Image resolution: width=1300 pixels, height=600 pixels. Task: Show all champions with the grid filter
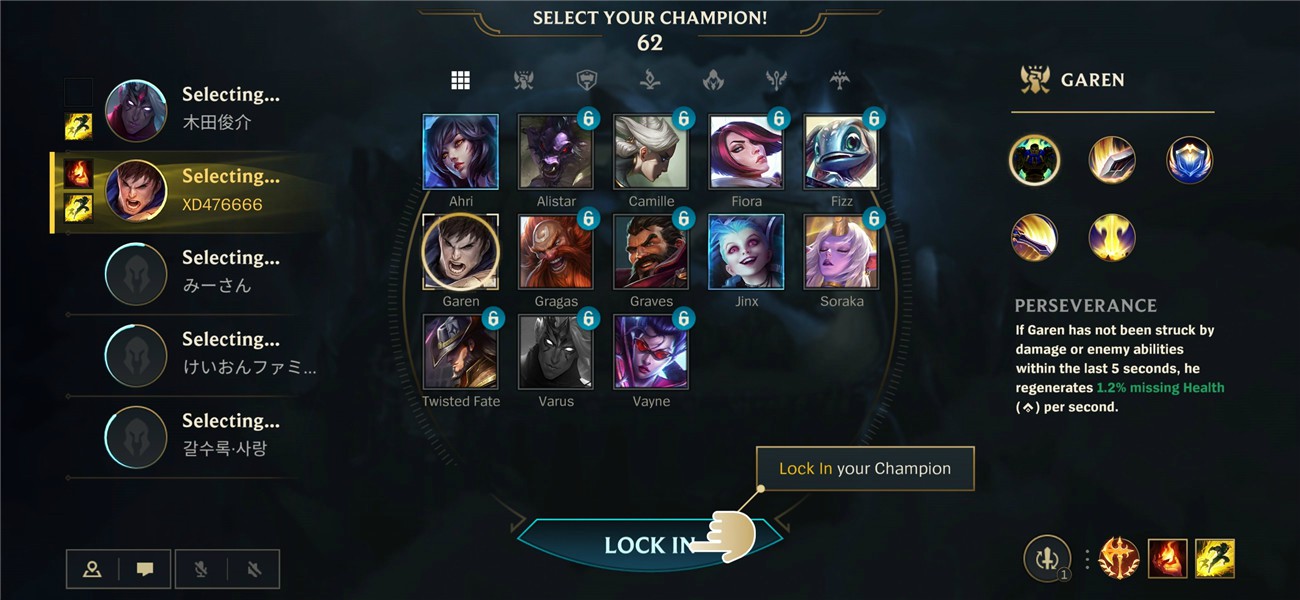point(460,81)
